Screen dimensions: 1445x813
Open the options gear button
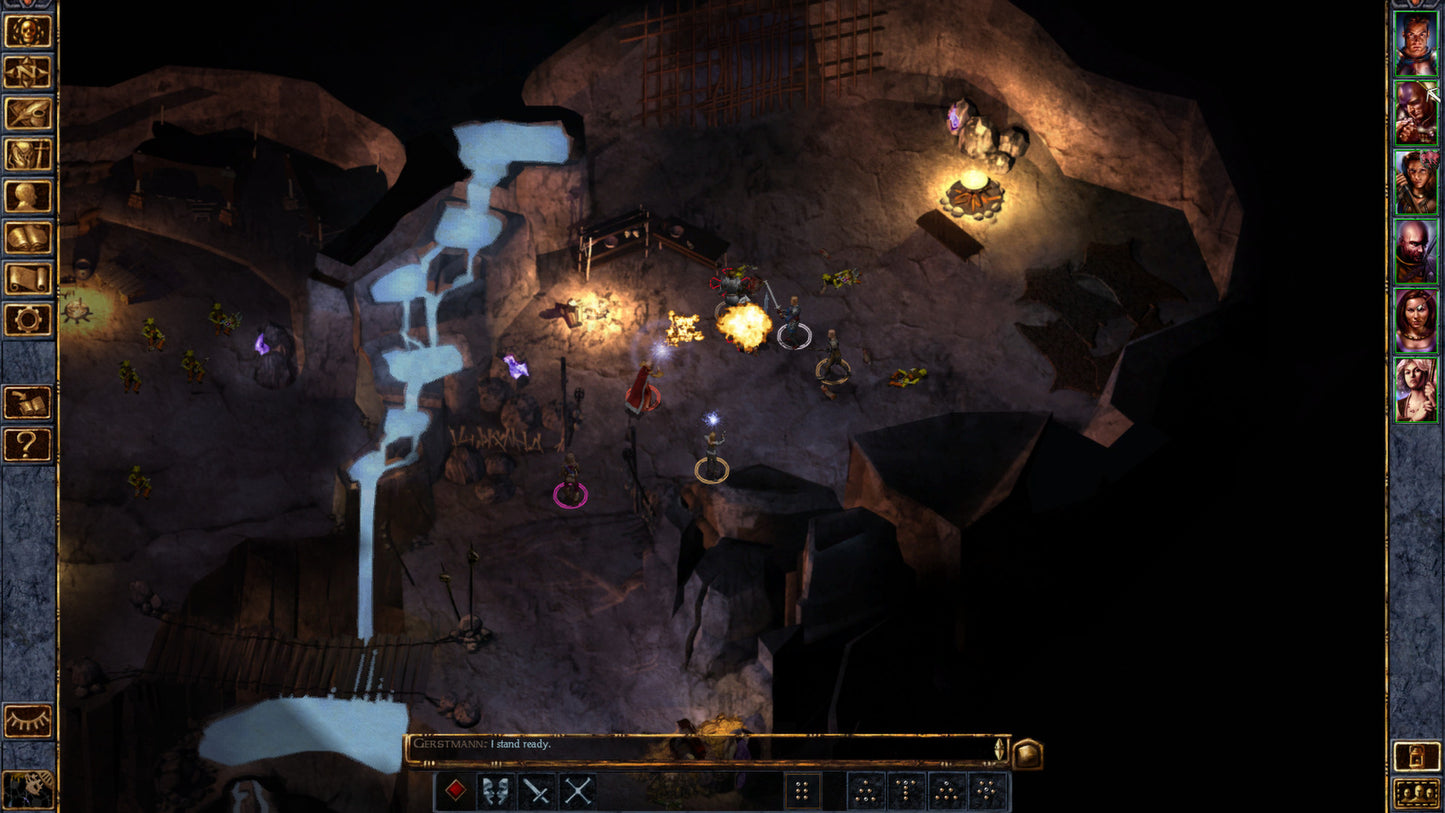pos(28,320)
